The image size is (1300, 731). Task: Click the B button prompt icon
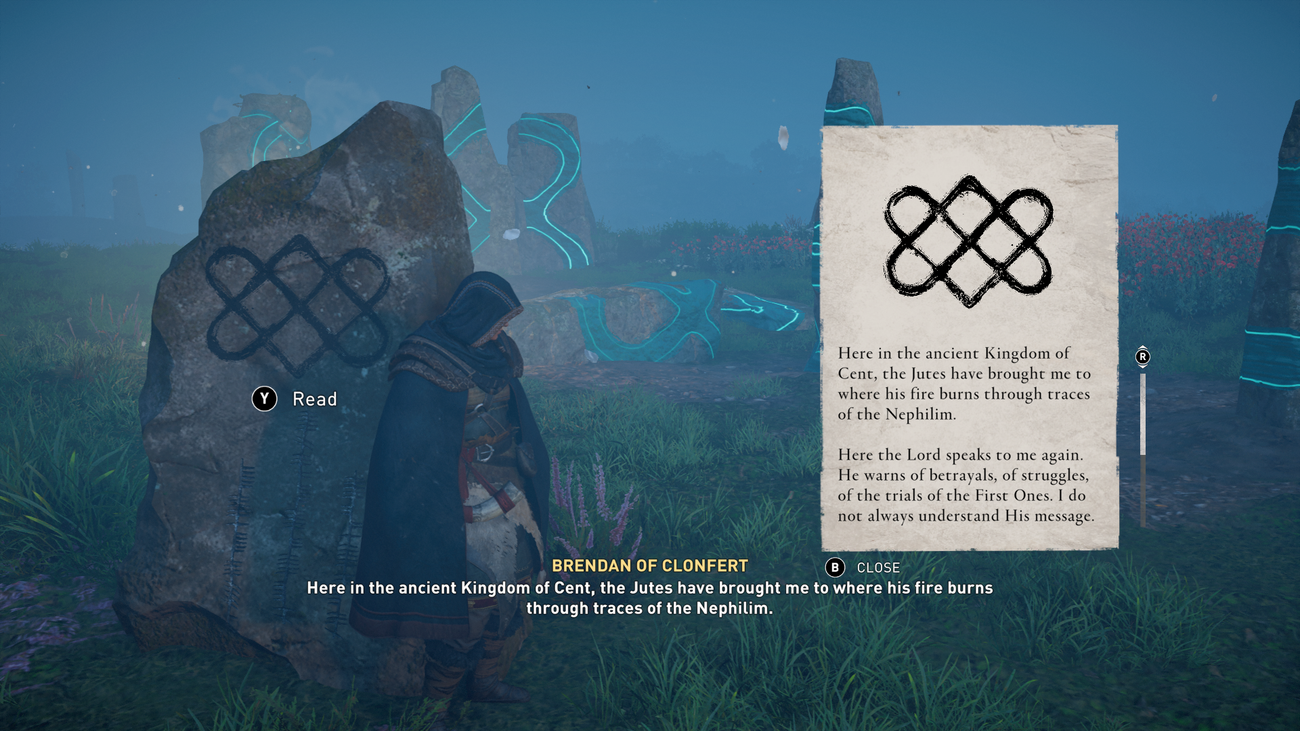834,567
